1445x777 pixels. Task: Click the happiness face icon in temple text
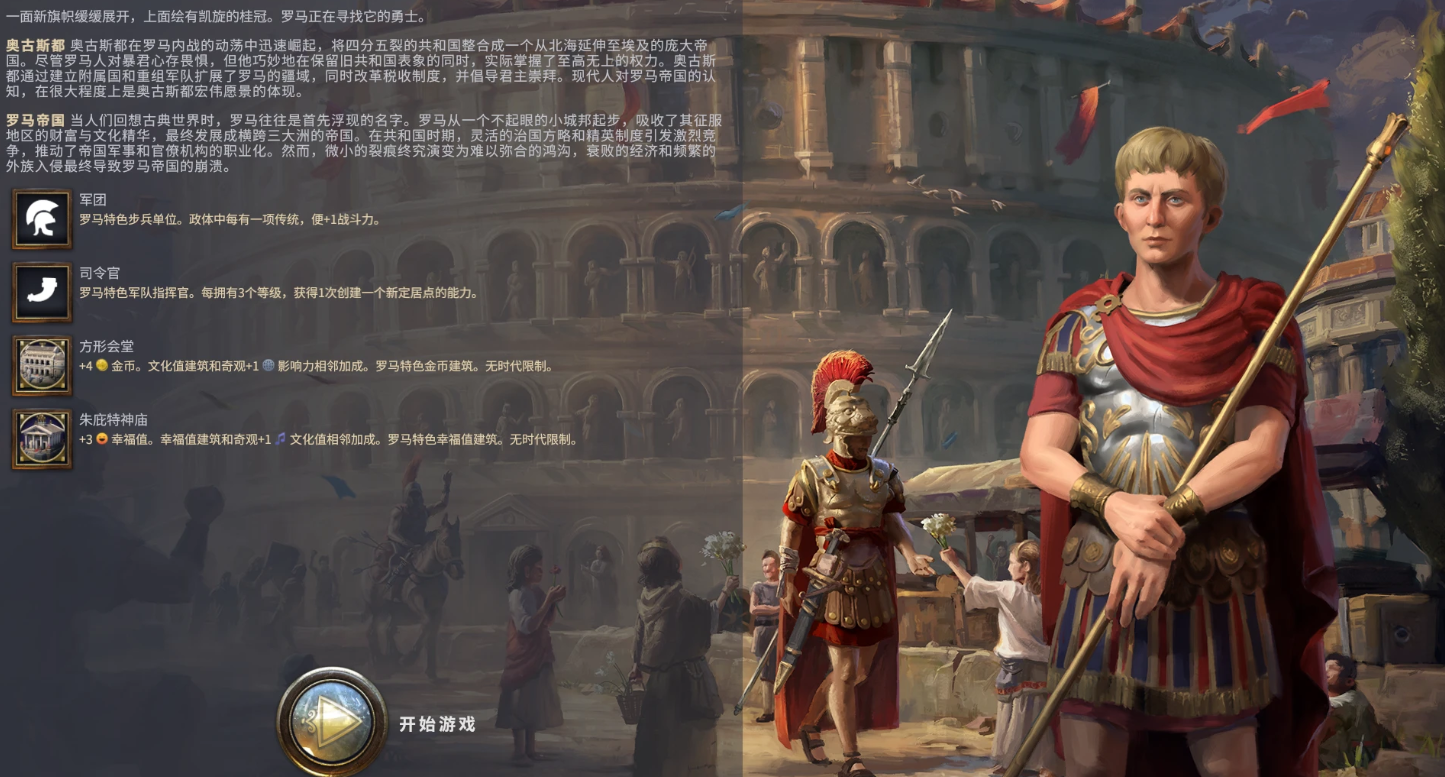point(100,439)
